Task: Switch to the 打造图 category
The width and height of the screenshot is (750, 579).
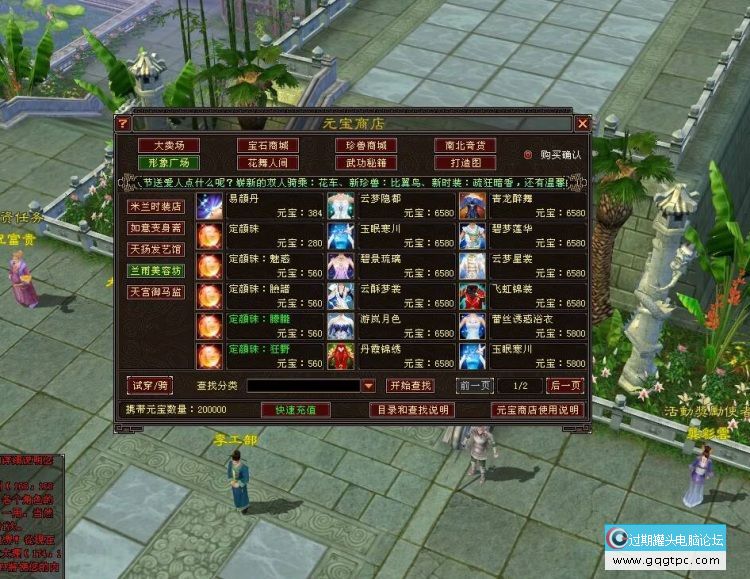Action: pos(464,162)
